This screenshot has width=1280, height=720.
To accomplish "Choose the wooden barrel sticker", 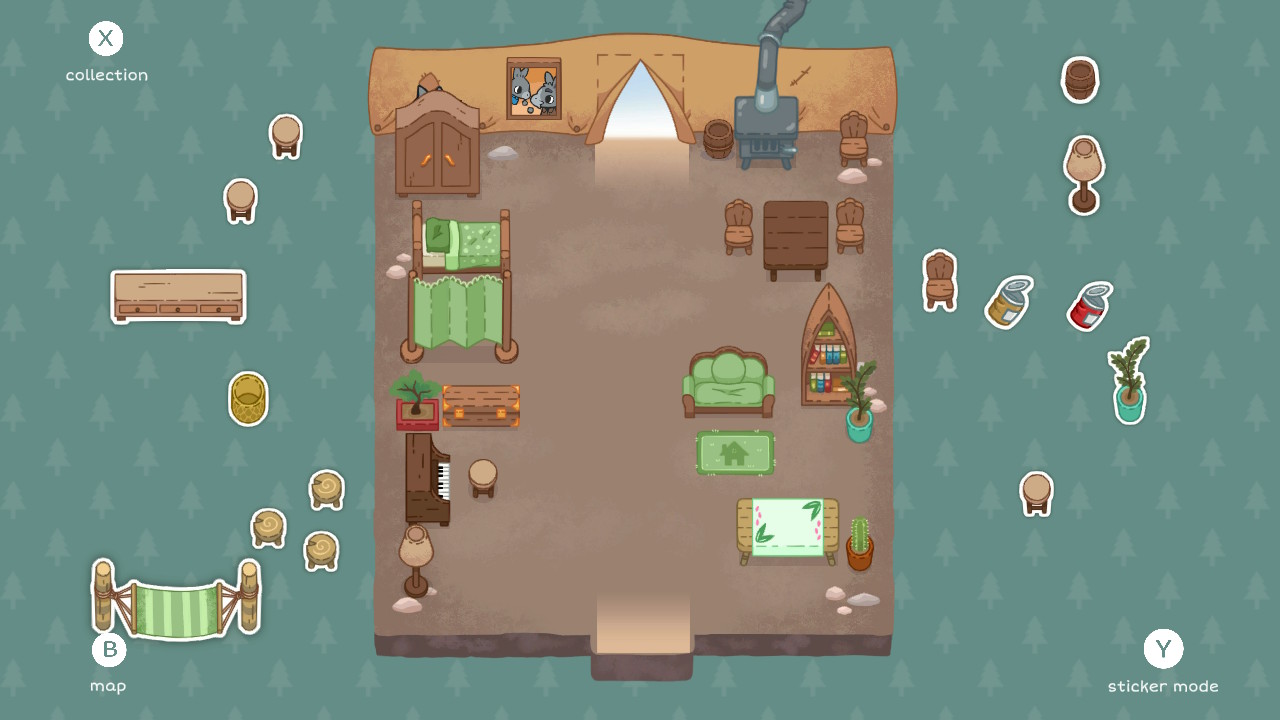I will [x=1078, y=82].
